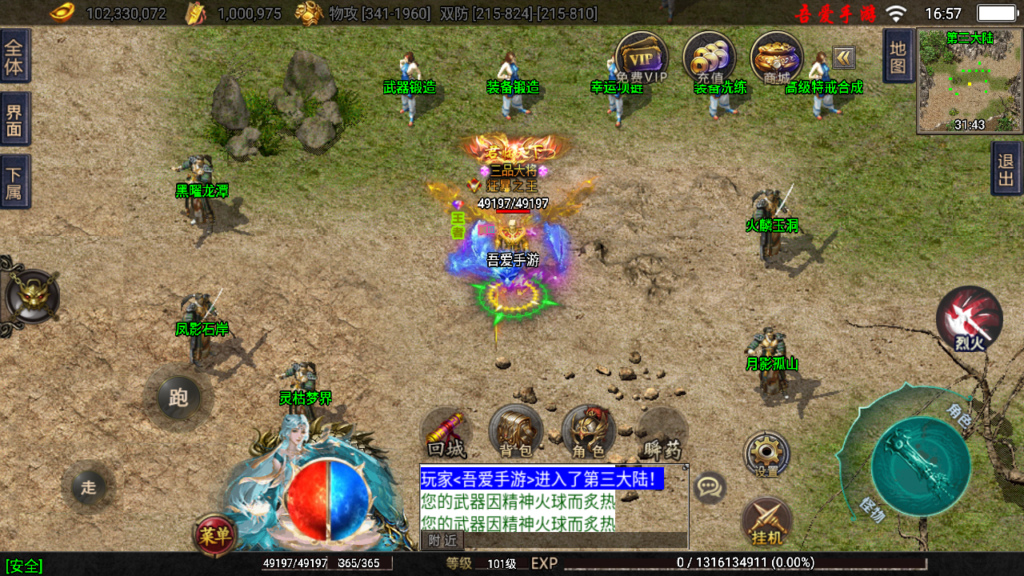Open the 免费VIP (free VIP) icon
The image size is (1024, 576).
click(642, 56)
